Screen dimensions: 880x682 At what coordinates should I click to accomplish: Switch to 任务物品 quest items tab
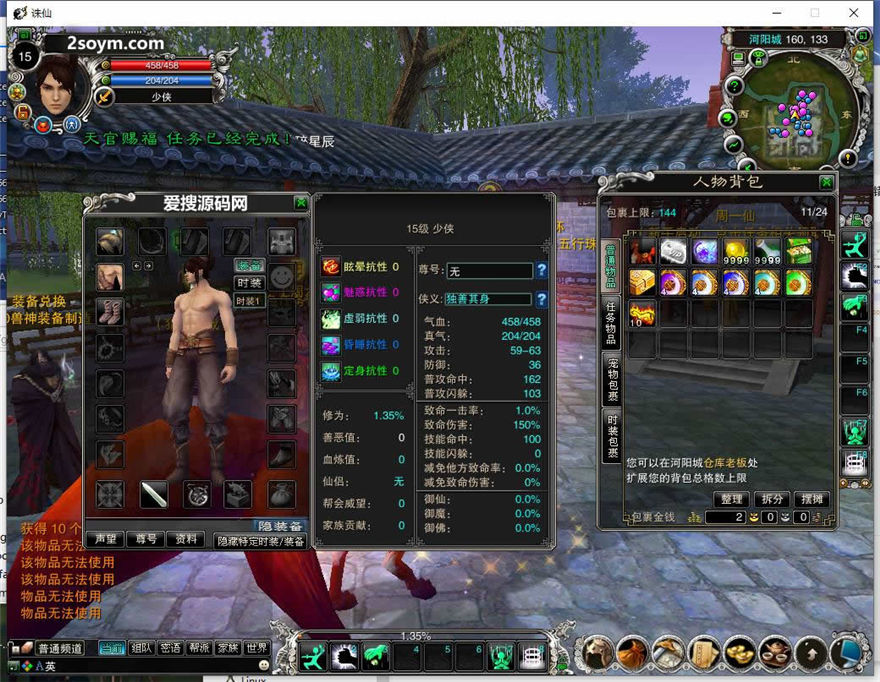611,323
